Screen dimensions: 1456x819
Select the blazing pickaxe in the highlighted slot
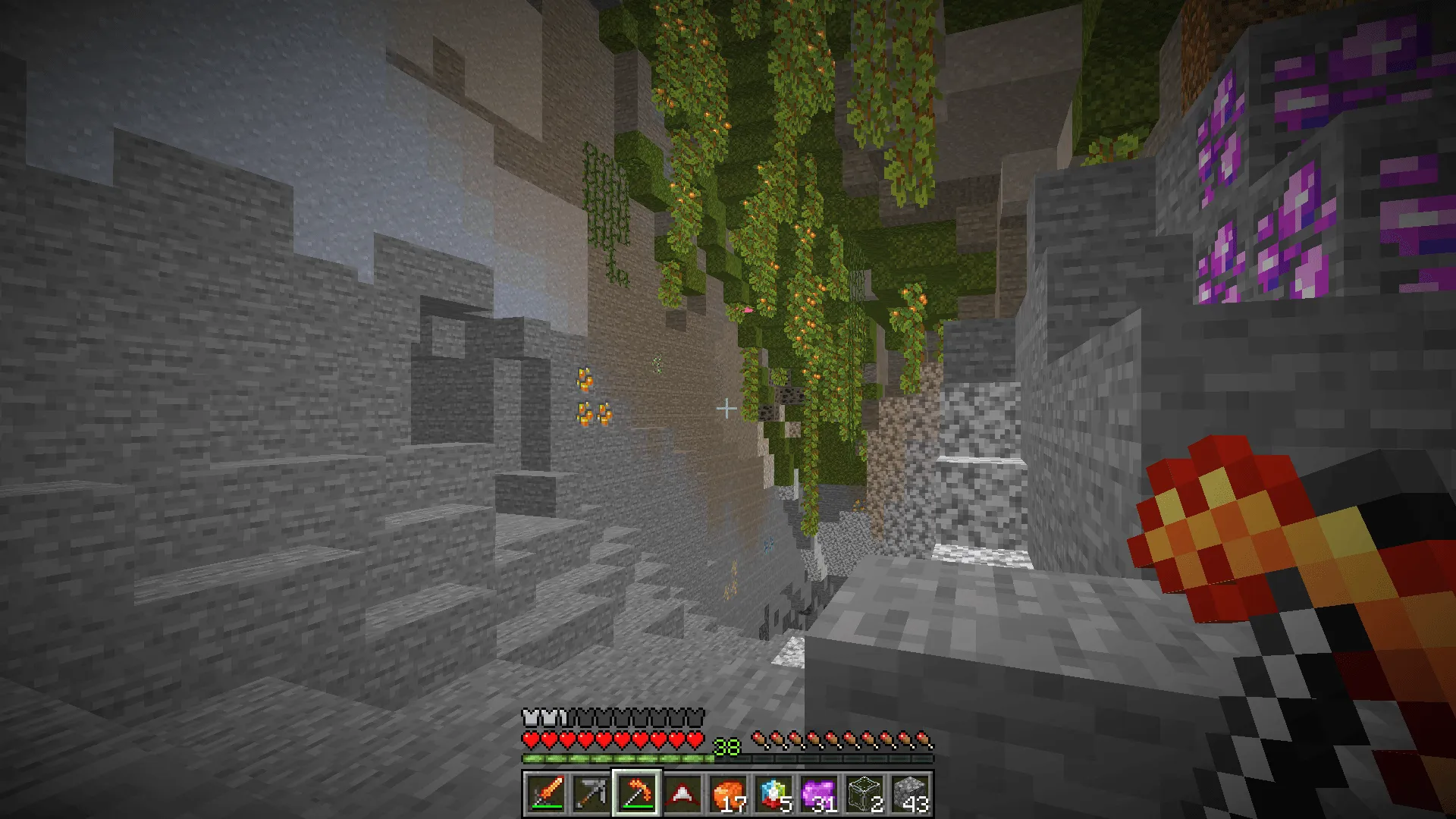point(636,790)
